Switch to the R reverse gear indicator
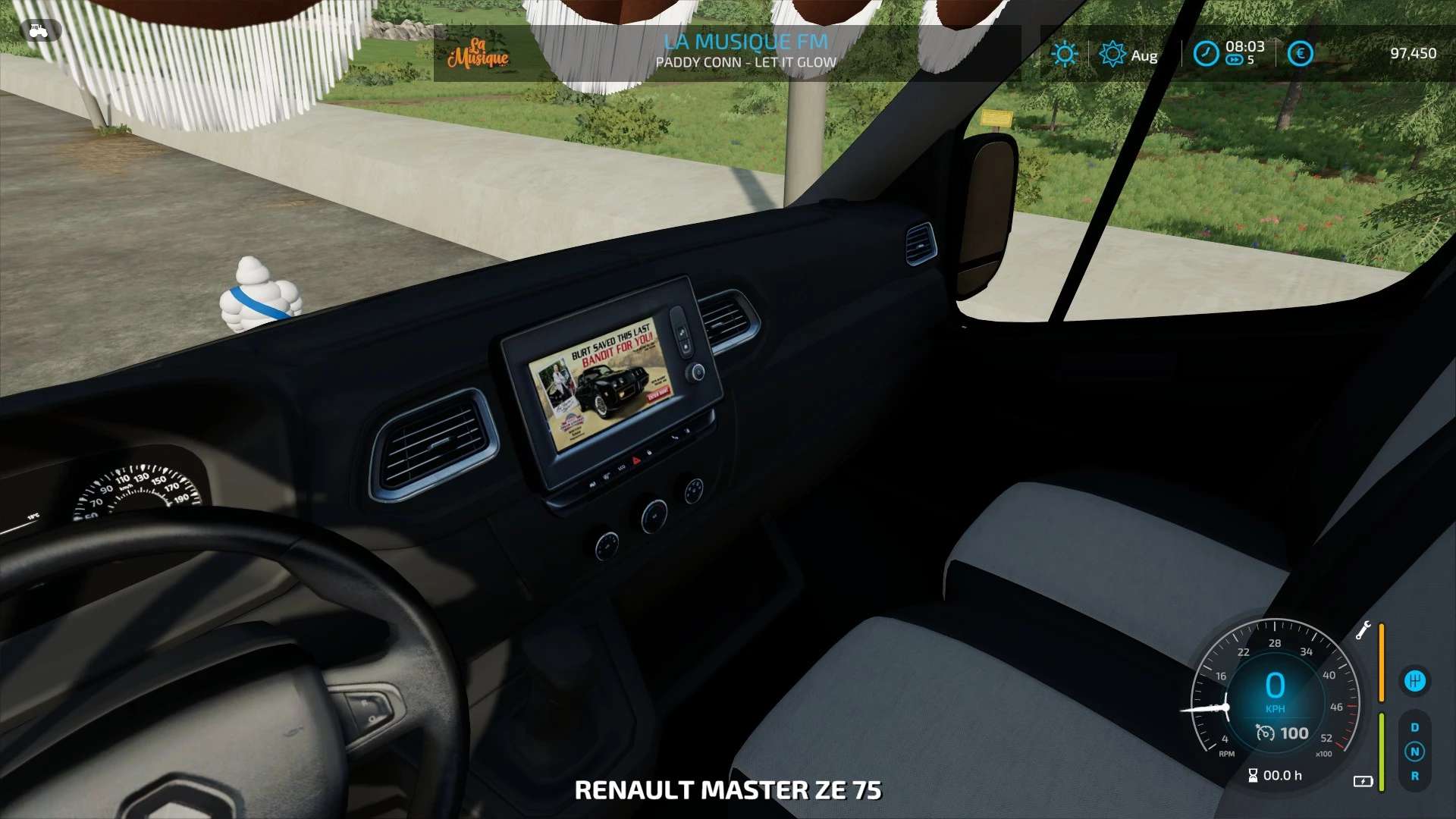This screenshot has width=1456, height=819. tap(1414, 776)
